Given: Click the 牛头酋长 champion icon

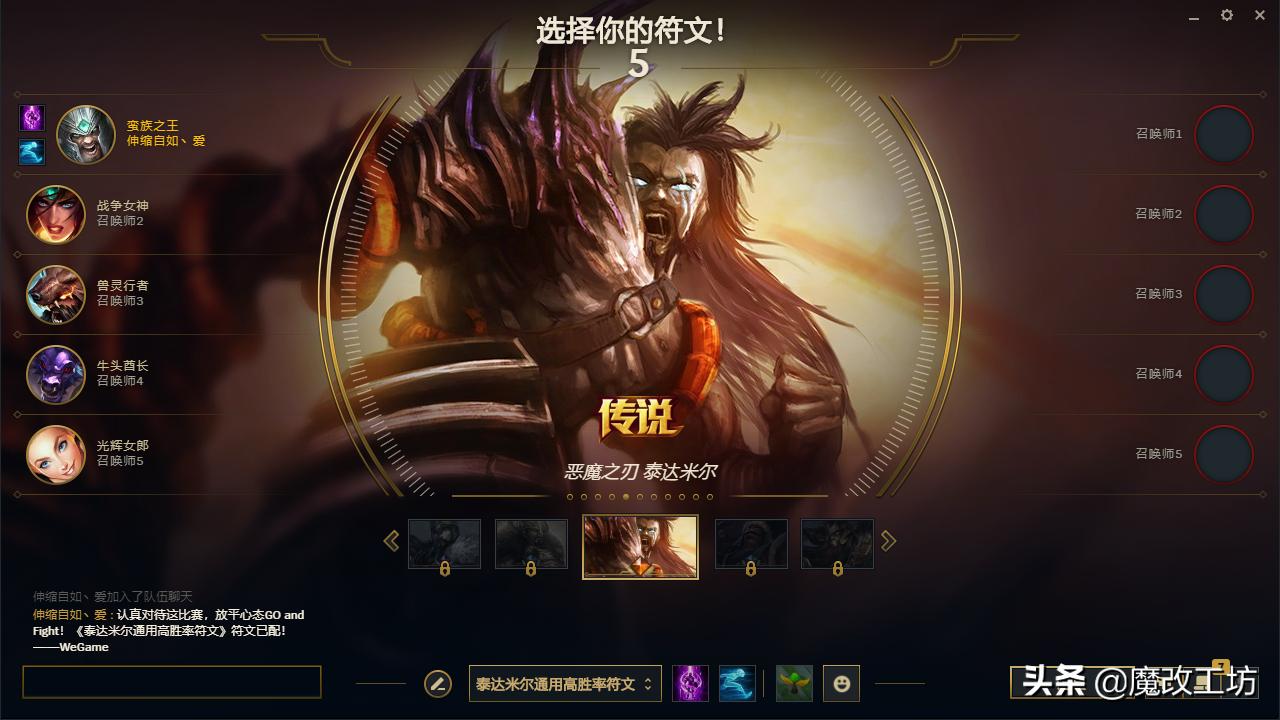Looking at the screenshot, I should (x=55, y=375).
